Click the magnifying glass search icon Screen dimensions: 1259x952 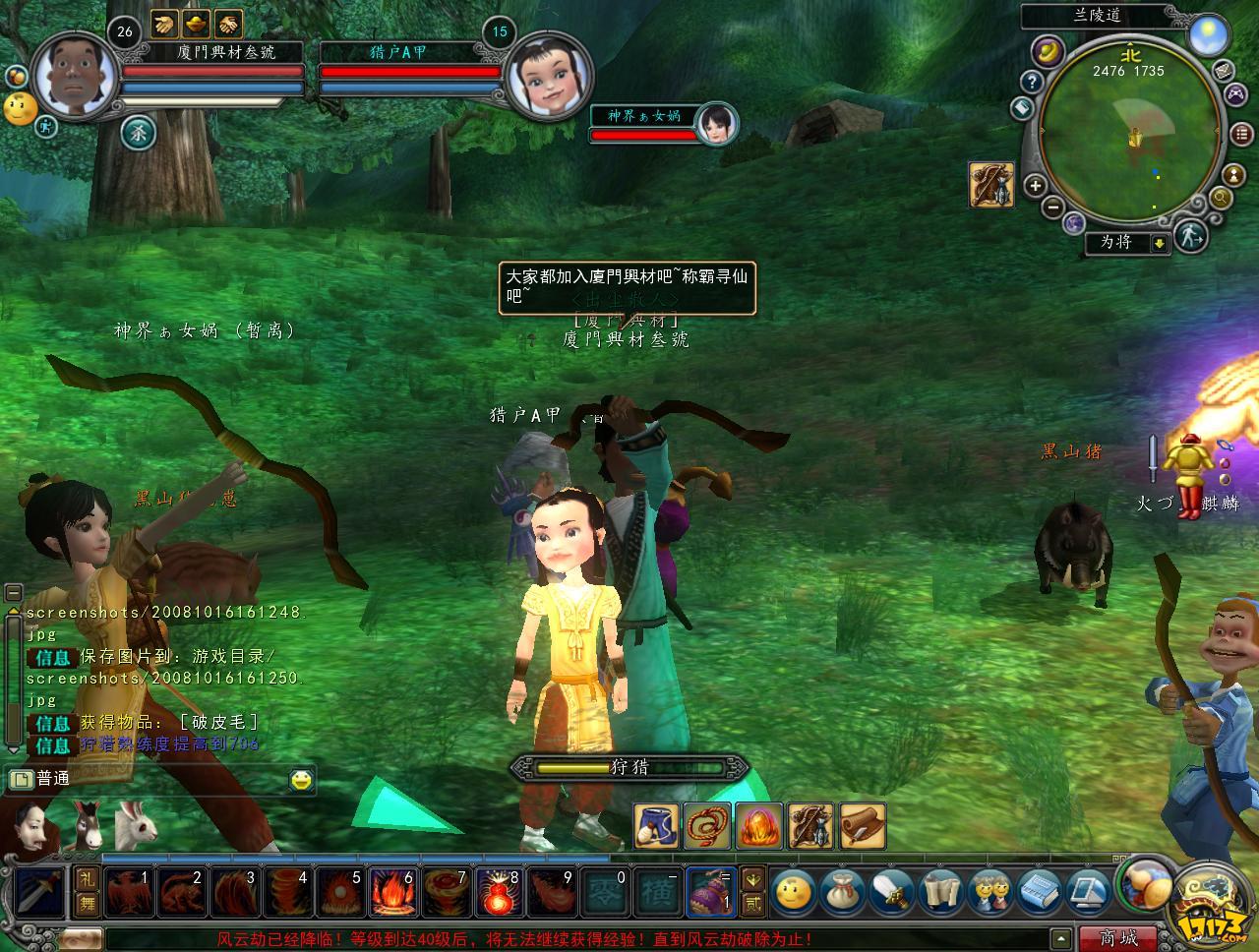tap(1221, 198)
